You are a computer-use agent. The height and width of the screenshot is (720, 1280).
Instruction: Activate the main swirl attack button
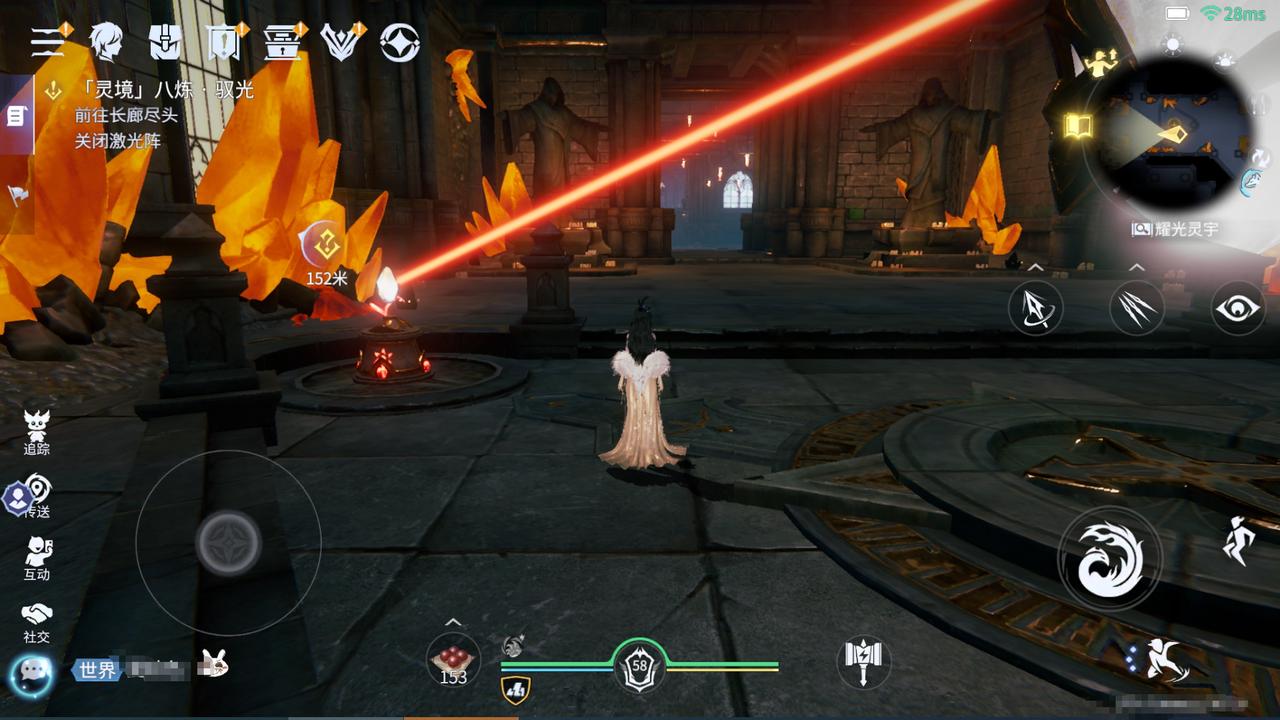point(1110,558)
